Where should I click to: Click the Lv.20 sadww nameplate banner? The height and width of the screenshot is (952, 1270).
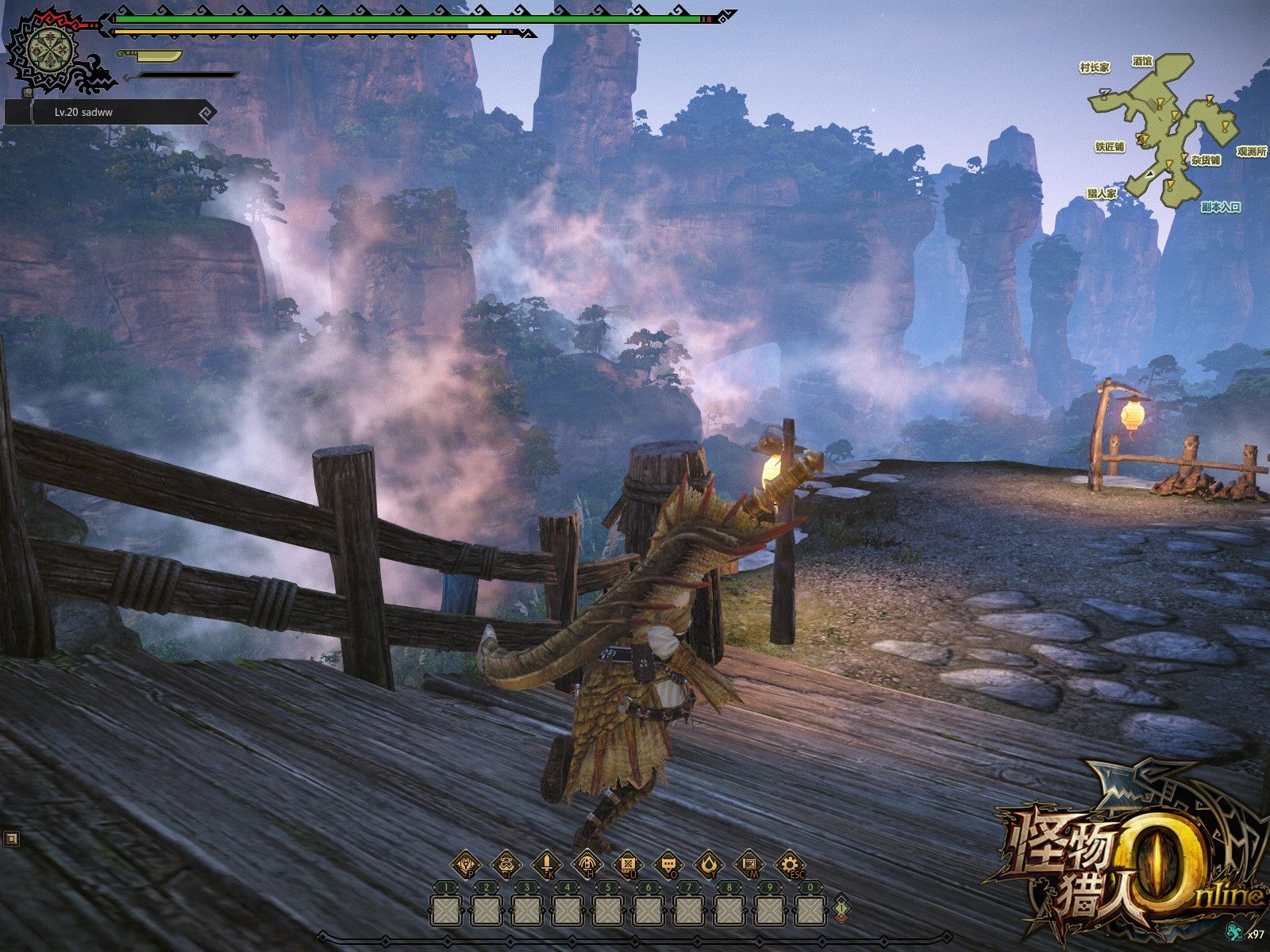tap(83, 113)
